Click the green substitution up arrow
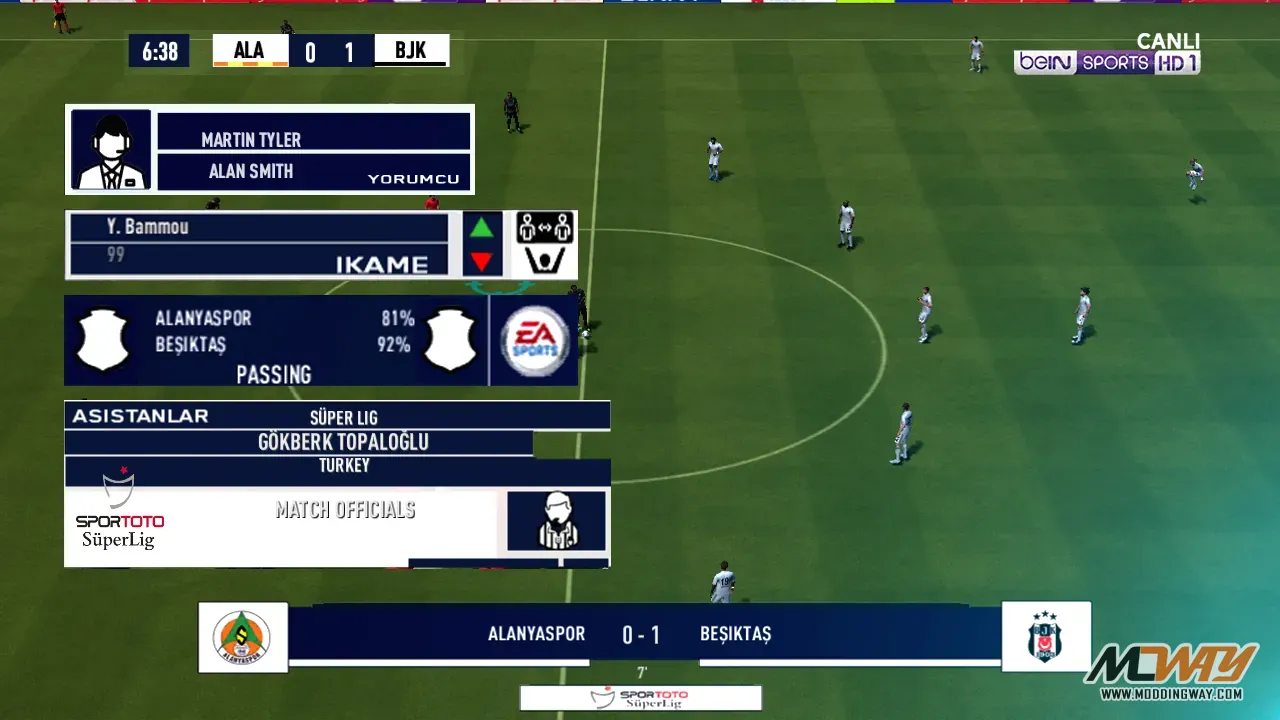This screenshot has width=1280, height=720. [482, 228]
